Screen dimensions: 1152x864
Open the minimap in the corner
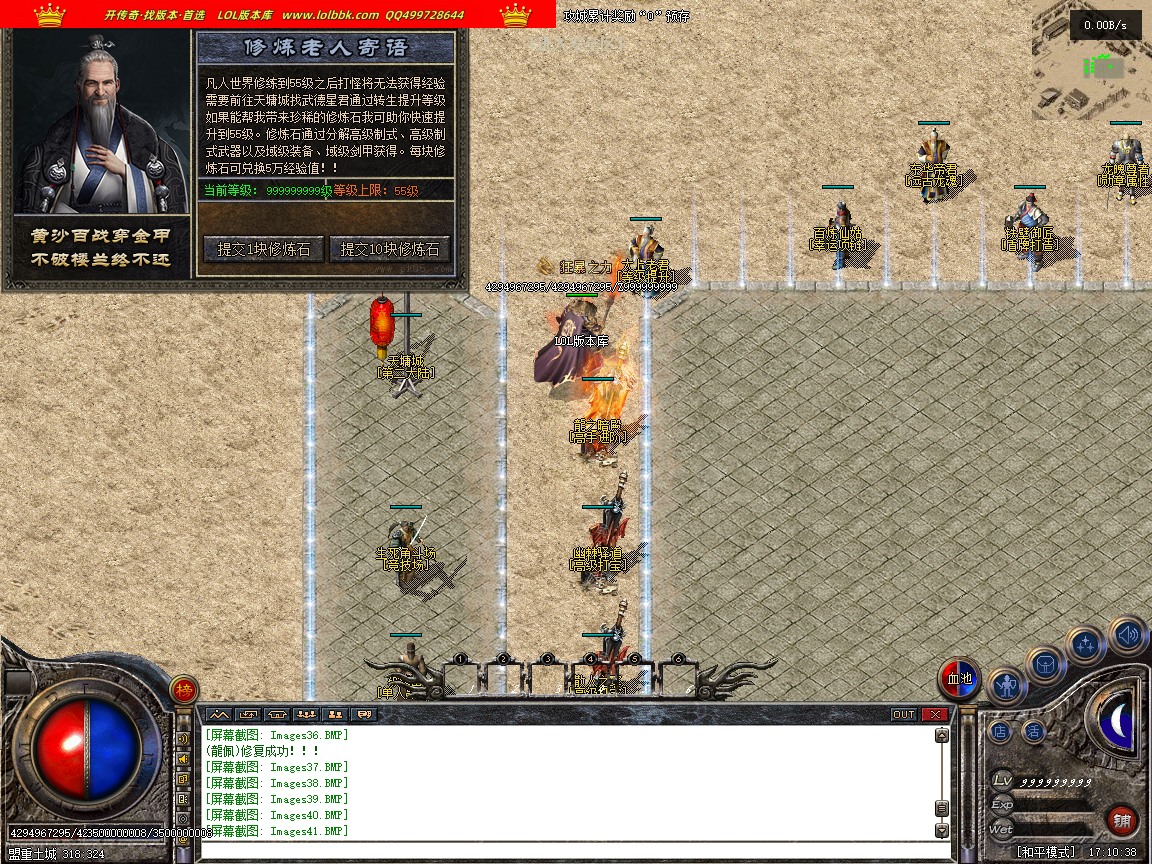1092,60
